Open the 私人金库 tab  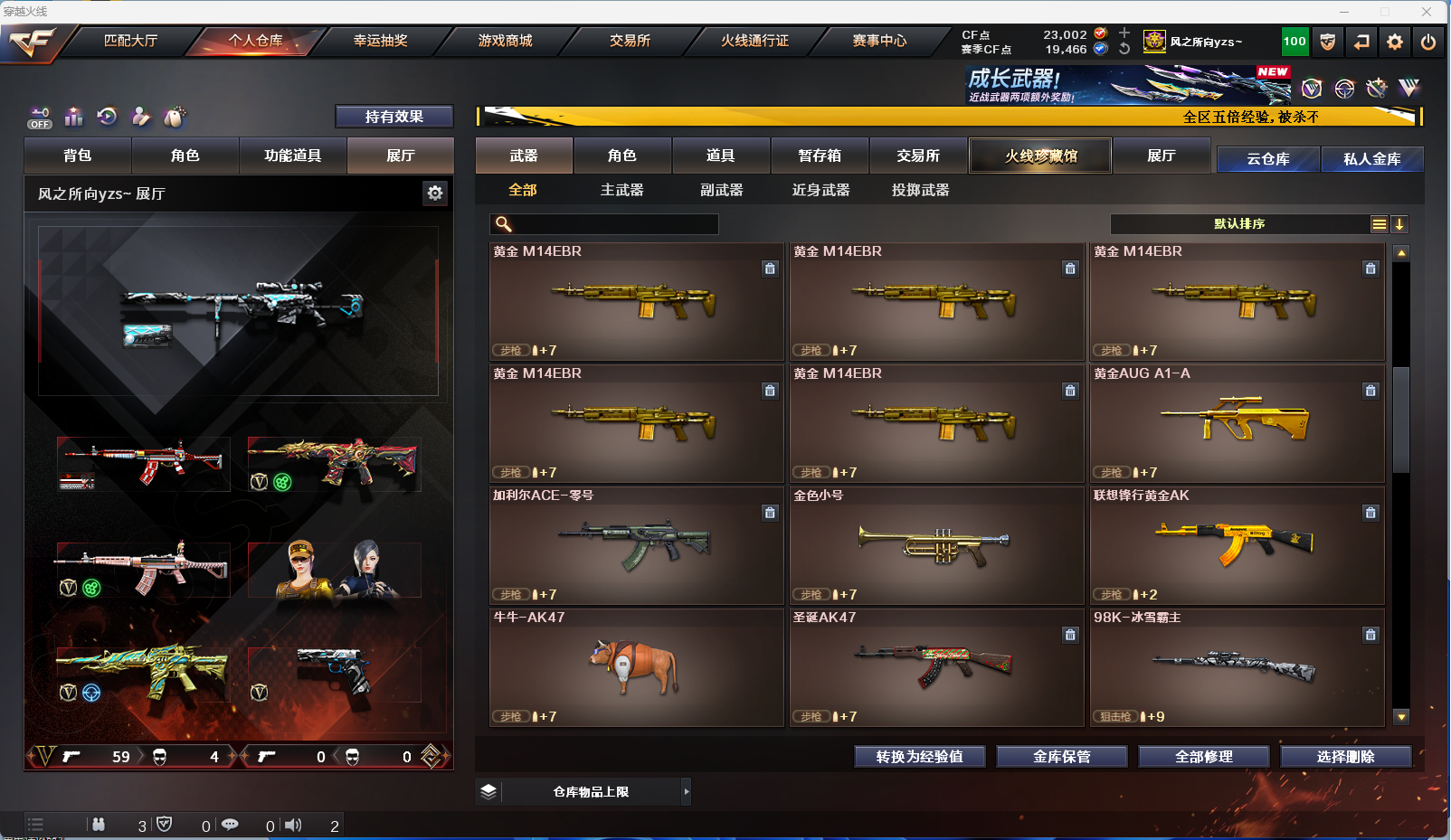[1371, 159]
